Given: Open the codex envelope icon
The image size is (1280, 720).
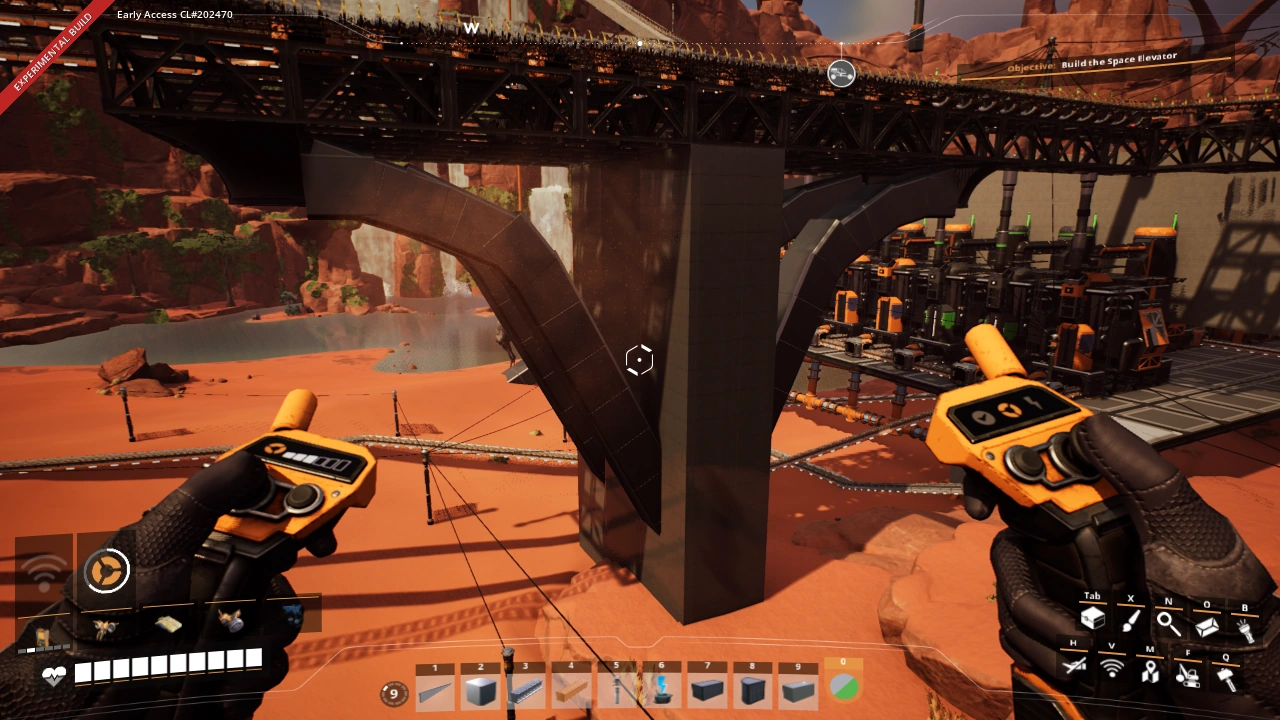Looking at the screenshot, I should [x=1207, y=625].
